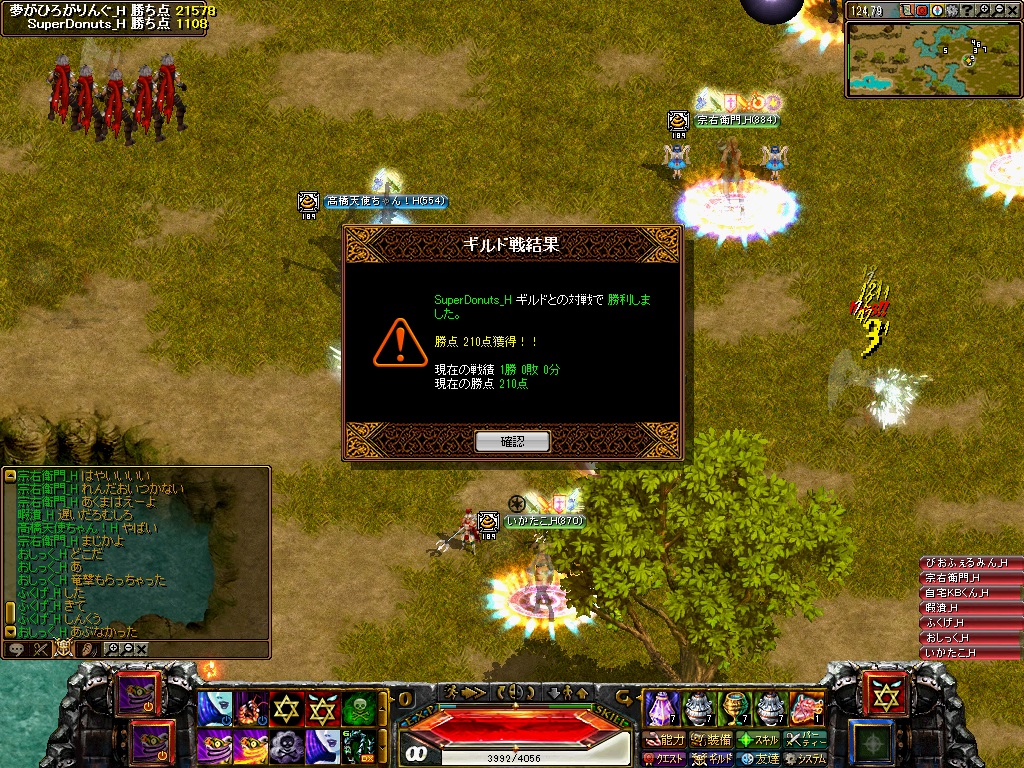The height and width of the screenshot is (768, 1024).
Task: Activate the green skull skill icon
Action: pyautogui.click(x=357, y=709)
